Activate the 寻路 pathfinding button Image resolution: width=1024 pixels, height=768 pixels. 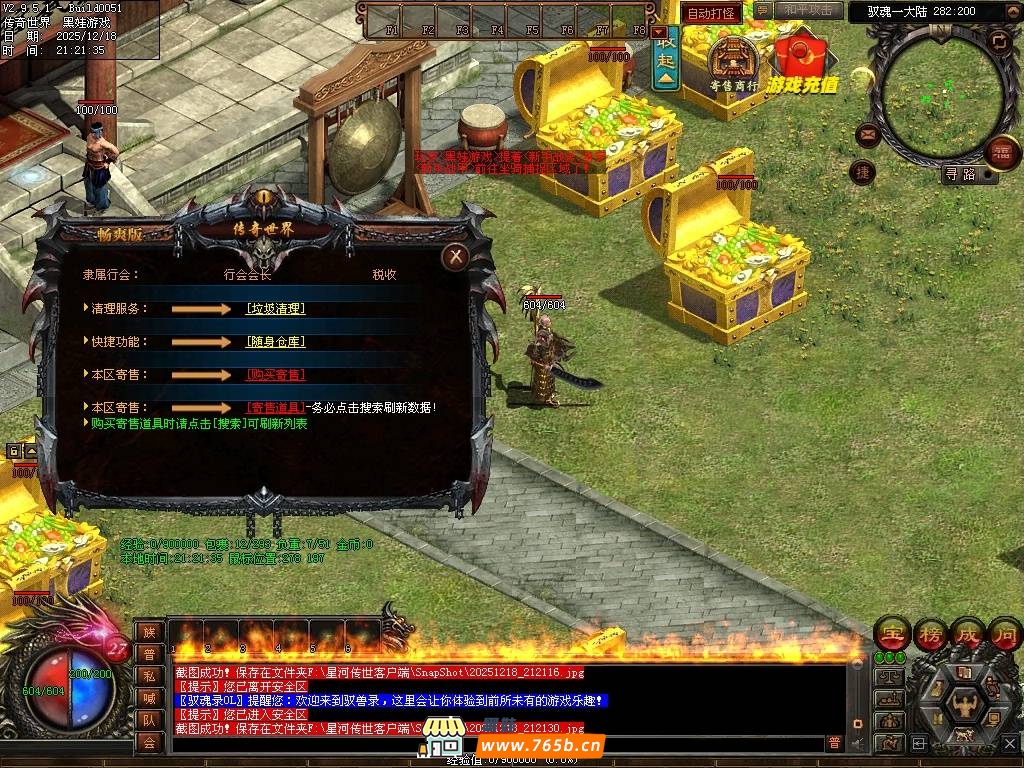(x=967, y=174)
